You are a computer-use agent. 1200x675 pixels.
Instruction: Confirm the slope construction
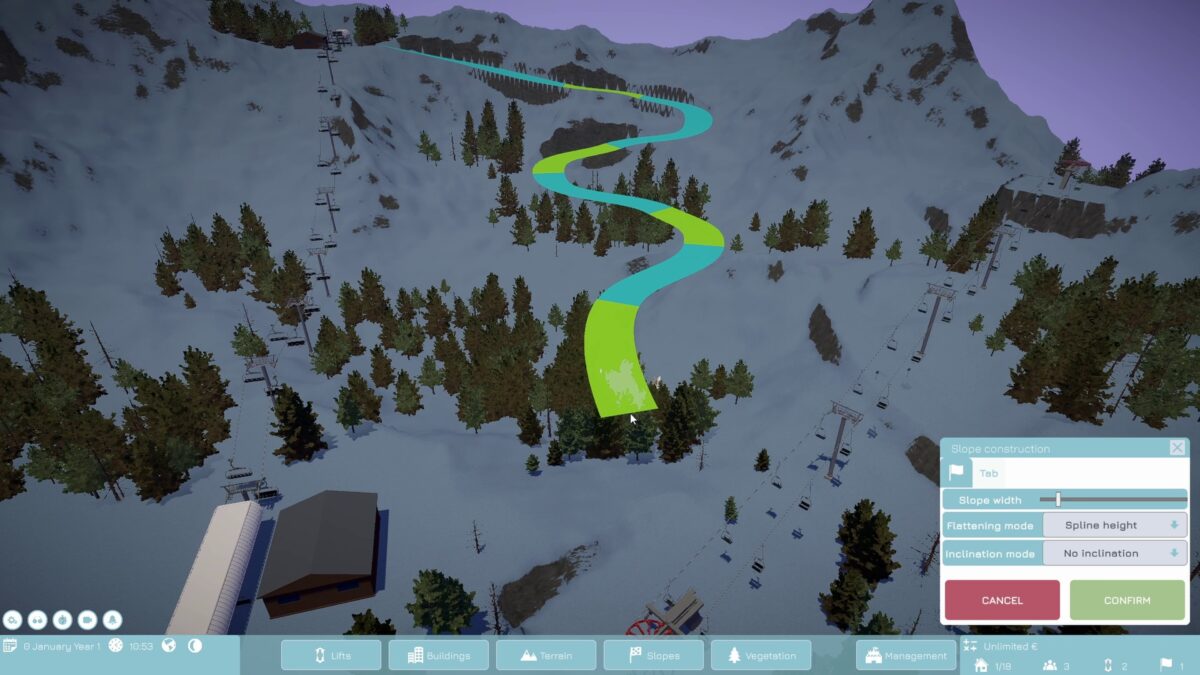1127,600
